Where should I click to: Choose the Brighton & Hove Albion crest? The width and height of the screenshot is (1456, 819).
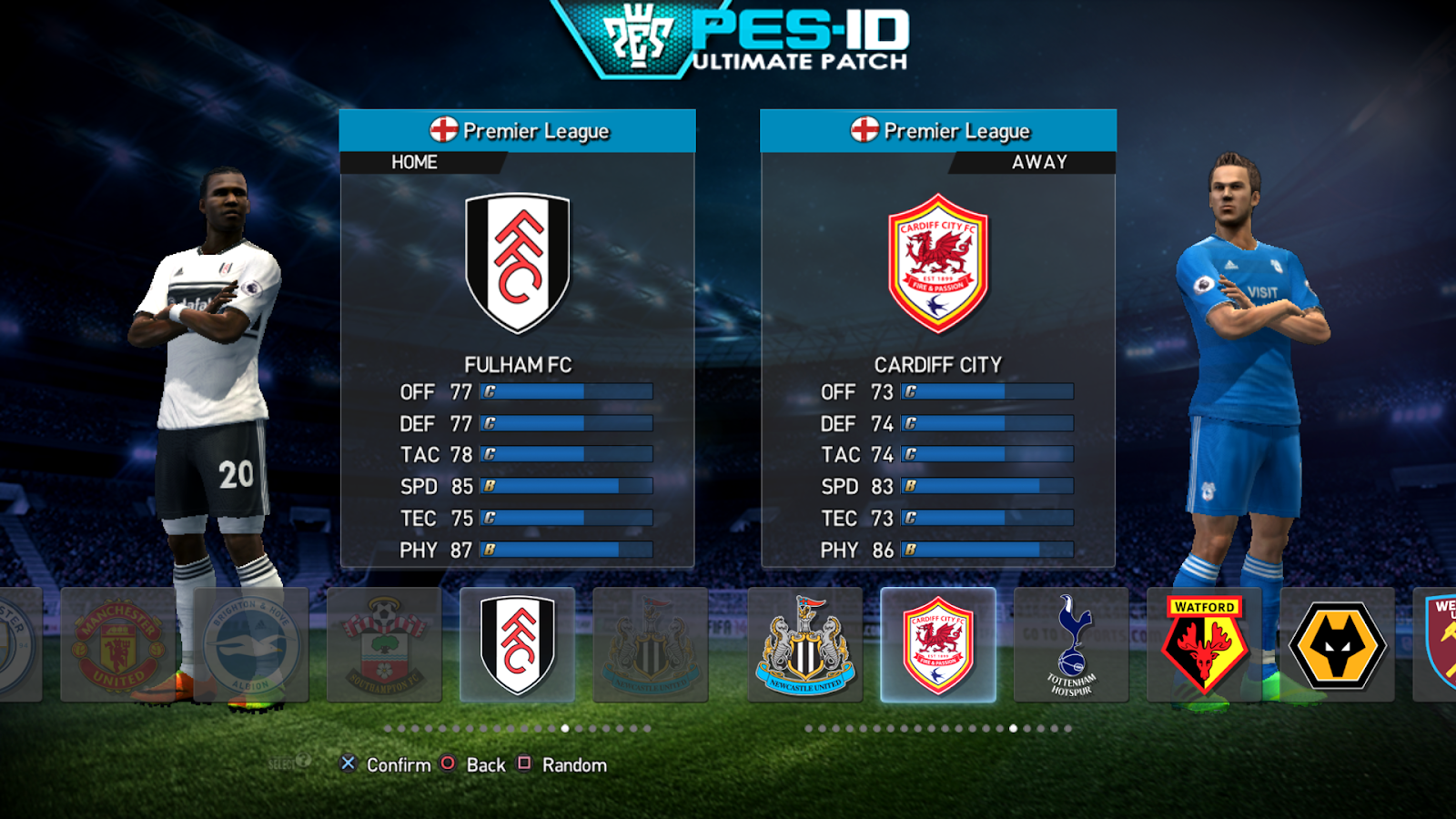(248, 644)
